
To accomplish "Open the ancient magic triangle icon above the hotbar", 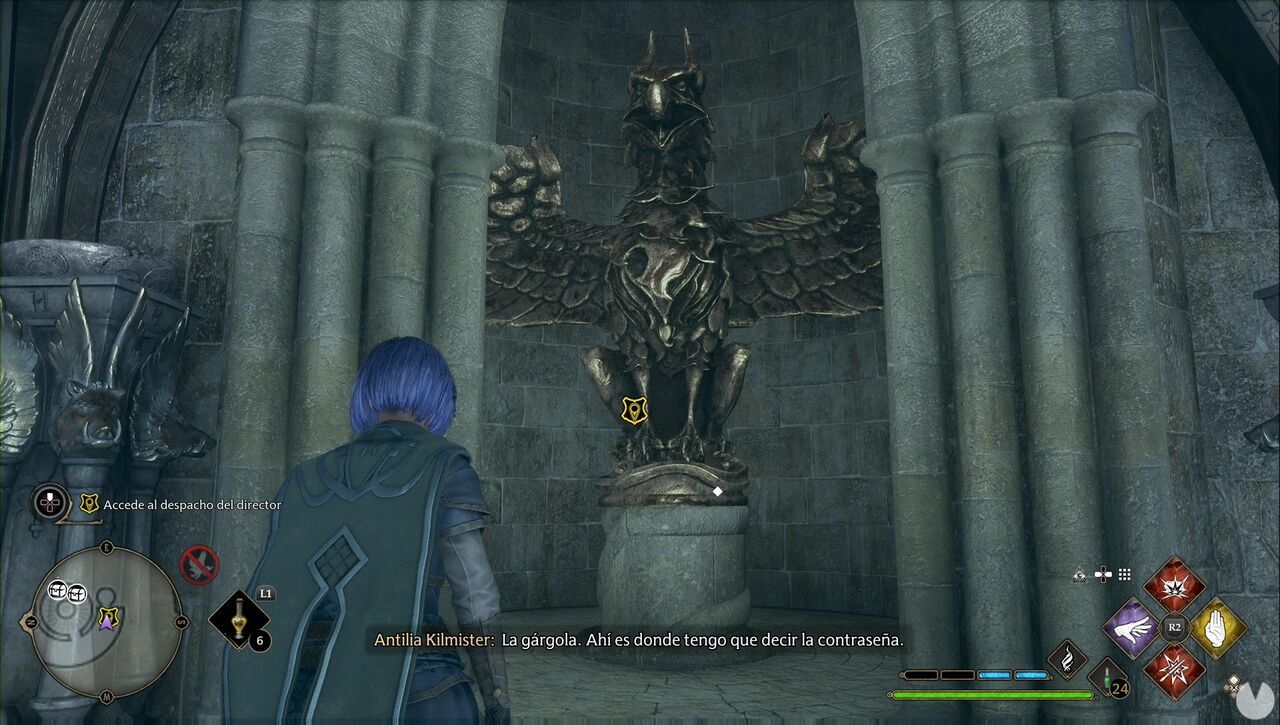I will tap(1079, 574).
